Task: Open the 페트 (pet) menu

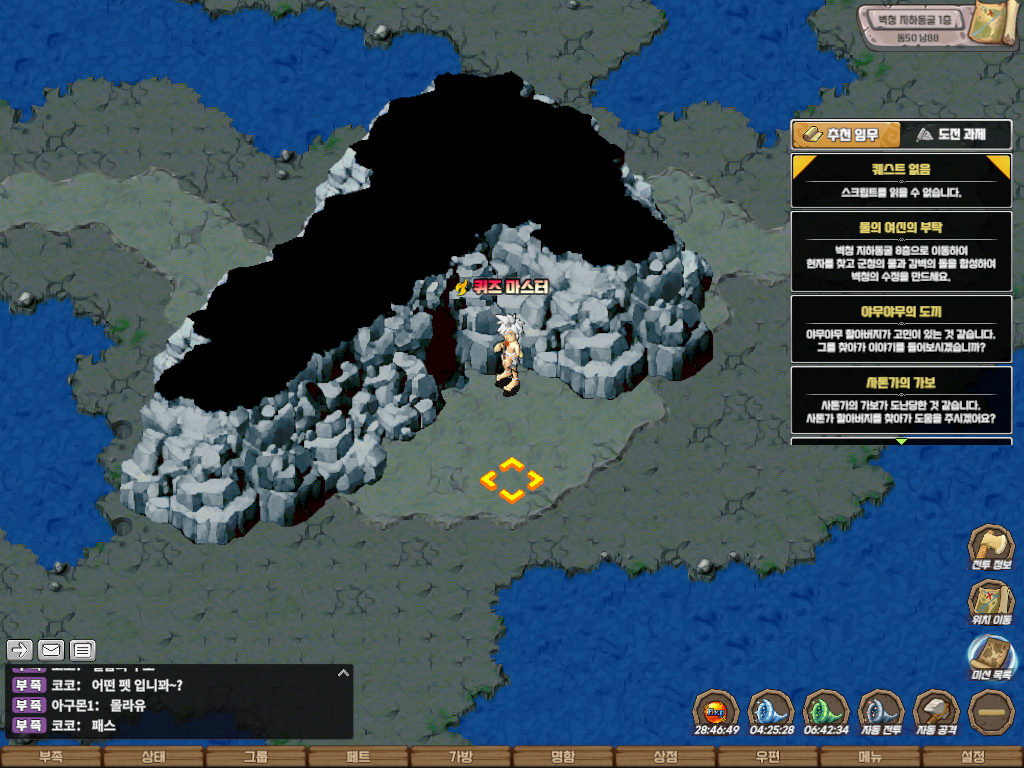Action: (x=358, y=757)
